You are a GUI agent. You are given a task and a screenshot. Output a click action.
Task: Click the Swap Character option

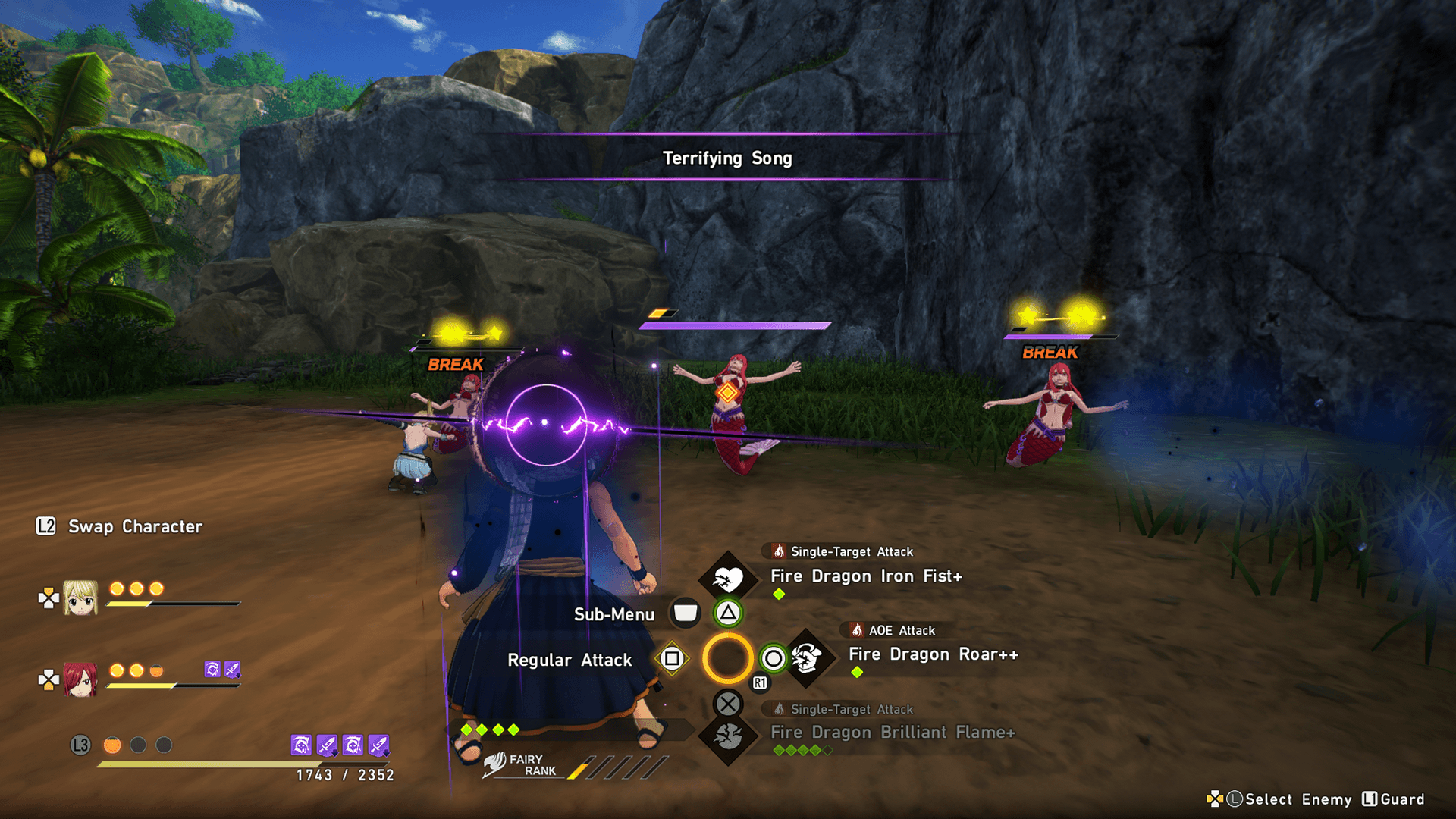(x=135, y=526)
